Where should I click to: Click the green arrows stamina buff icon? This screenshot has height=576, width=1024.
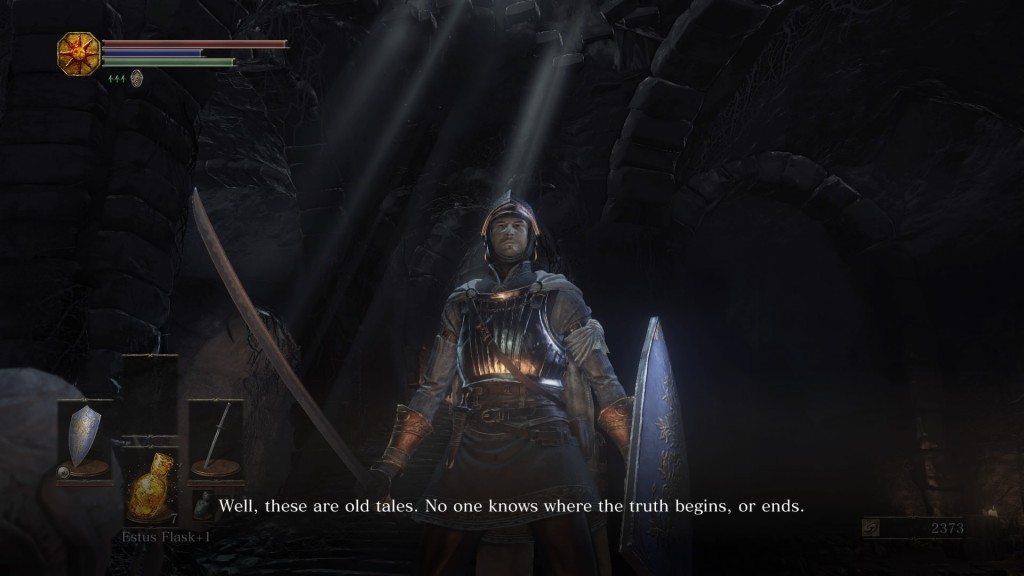[x=116, y=79]
